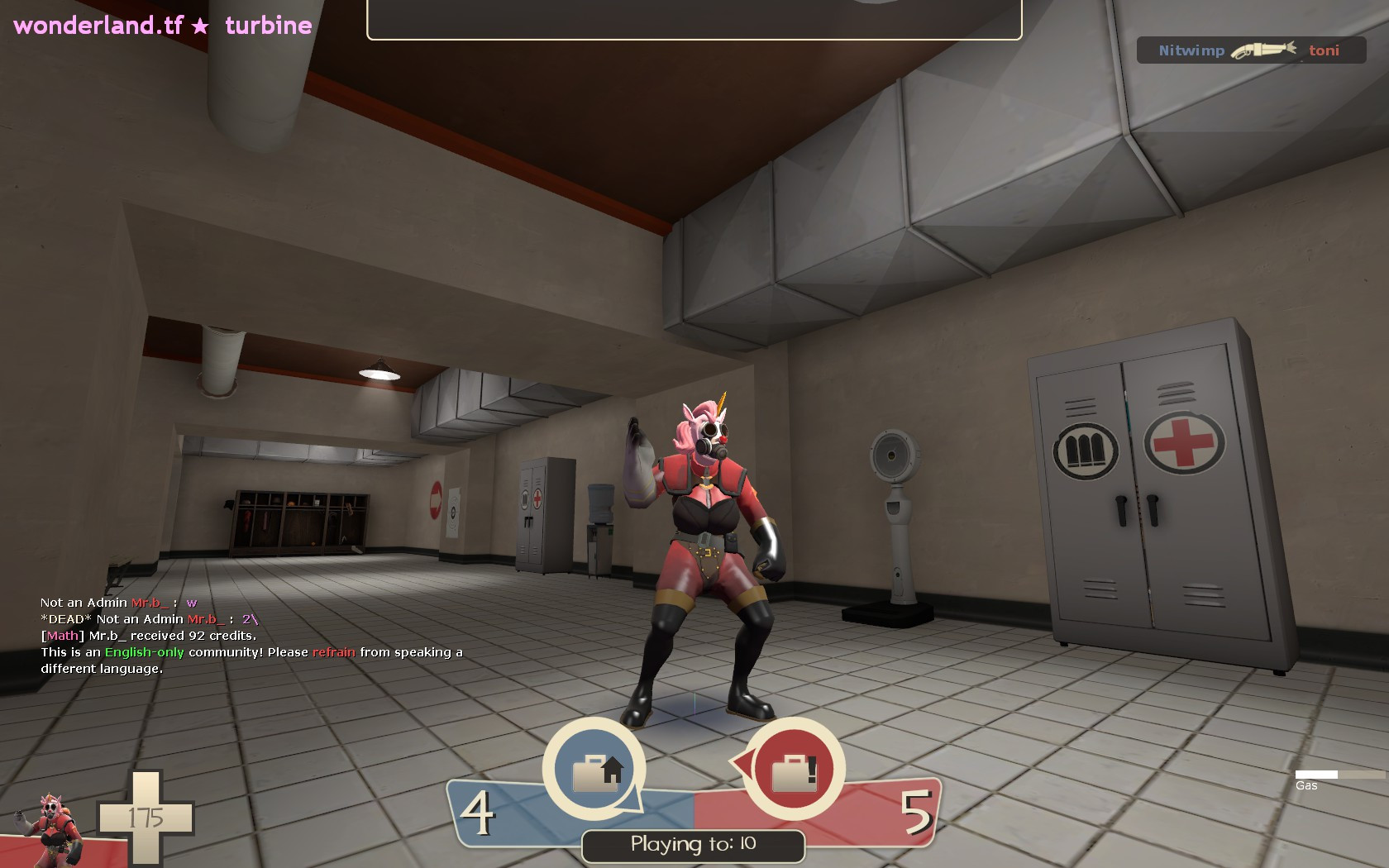The width and height of the screenshot is (1389, 868).
Task: Click the [Math] tag in the chat log
Action: coord(62,636)
